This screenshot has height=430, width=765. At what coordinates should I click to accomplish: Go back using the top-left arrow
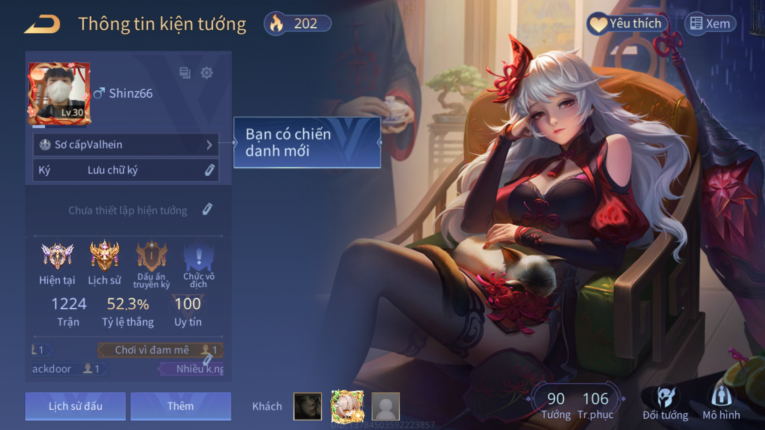click(42, 24)
